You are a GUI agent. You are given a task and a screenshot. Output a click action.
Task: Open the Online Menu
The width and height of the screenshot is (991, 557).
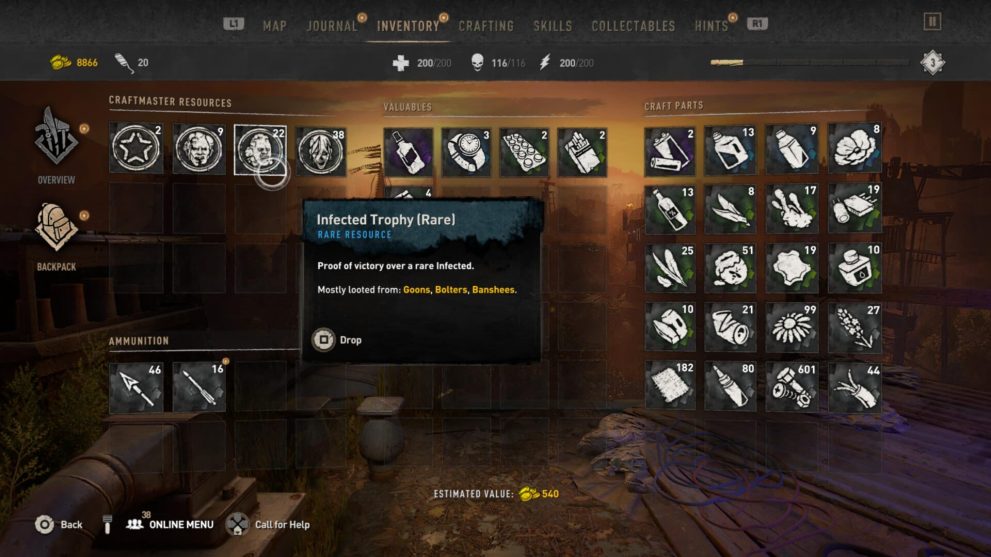pos(170,524)
